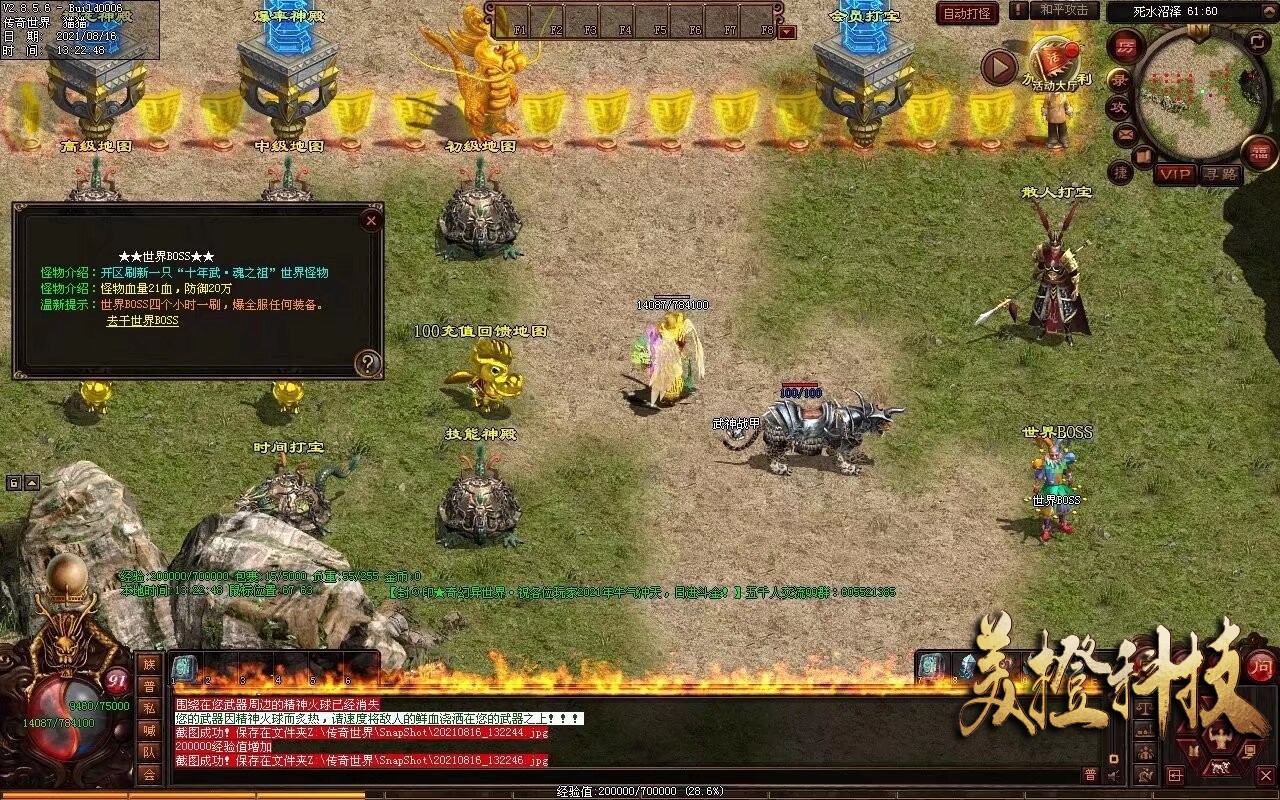Open the guide book icon under the minimap
1280x800 pixels.
1144,157
